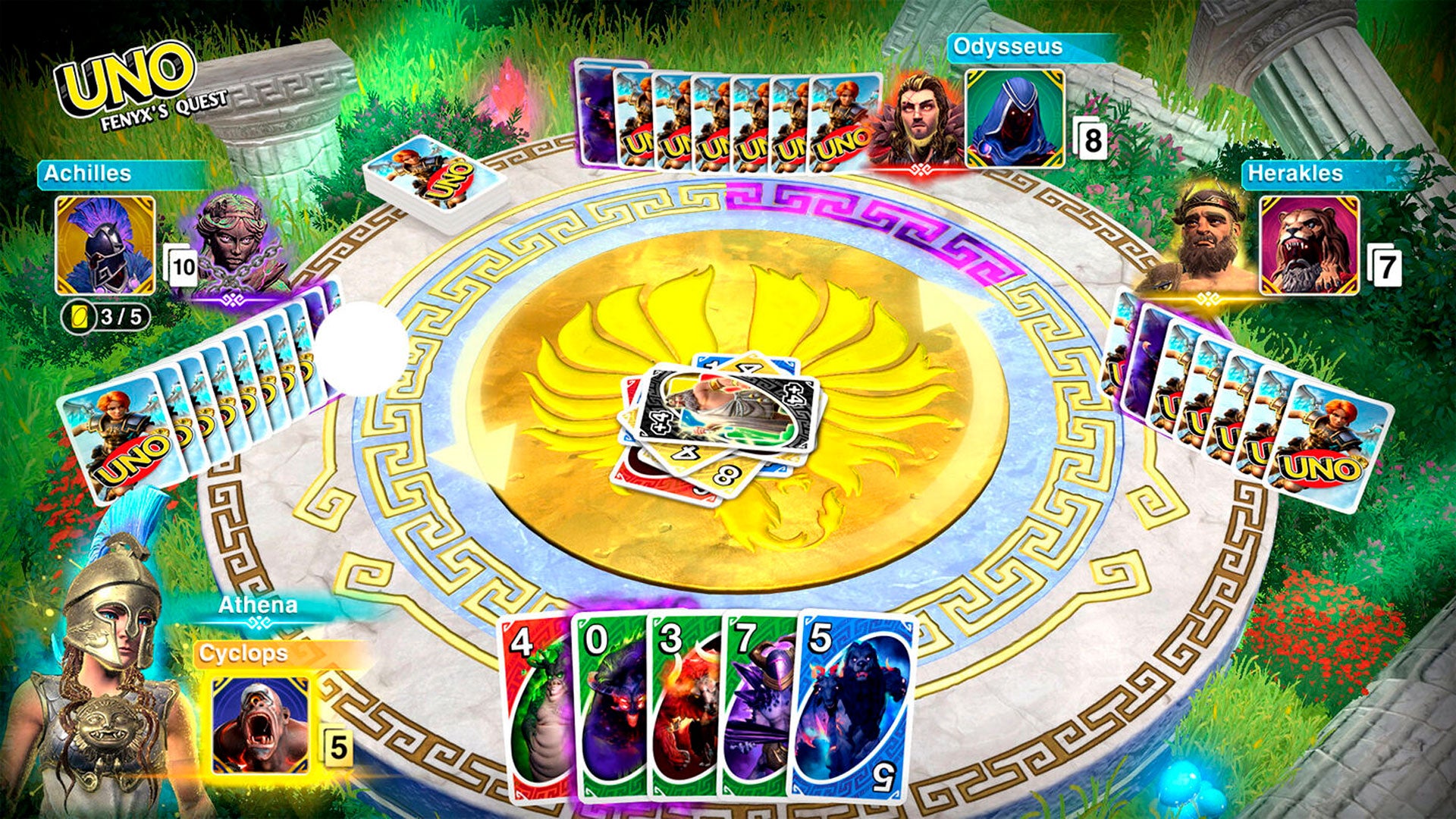Select the Cyclops player avatar
The image size is (1456, 819).
click(x=260, y=726)
